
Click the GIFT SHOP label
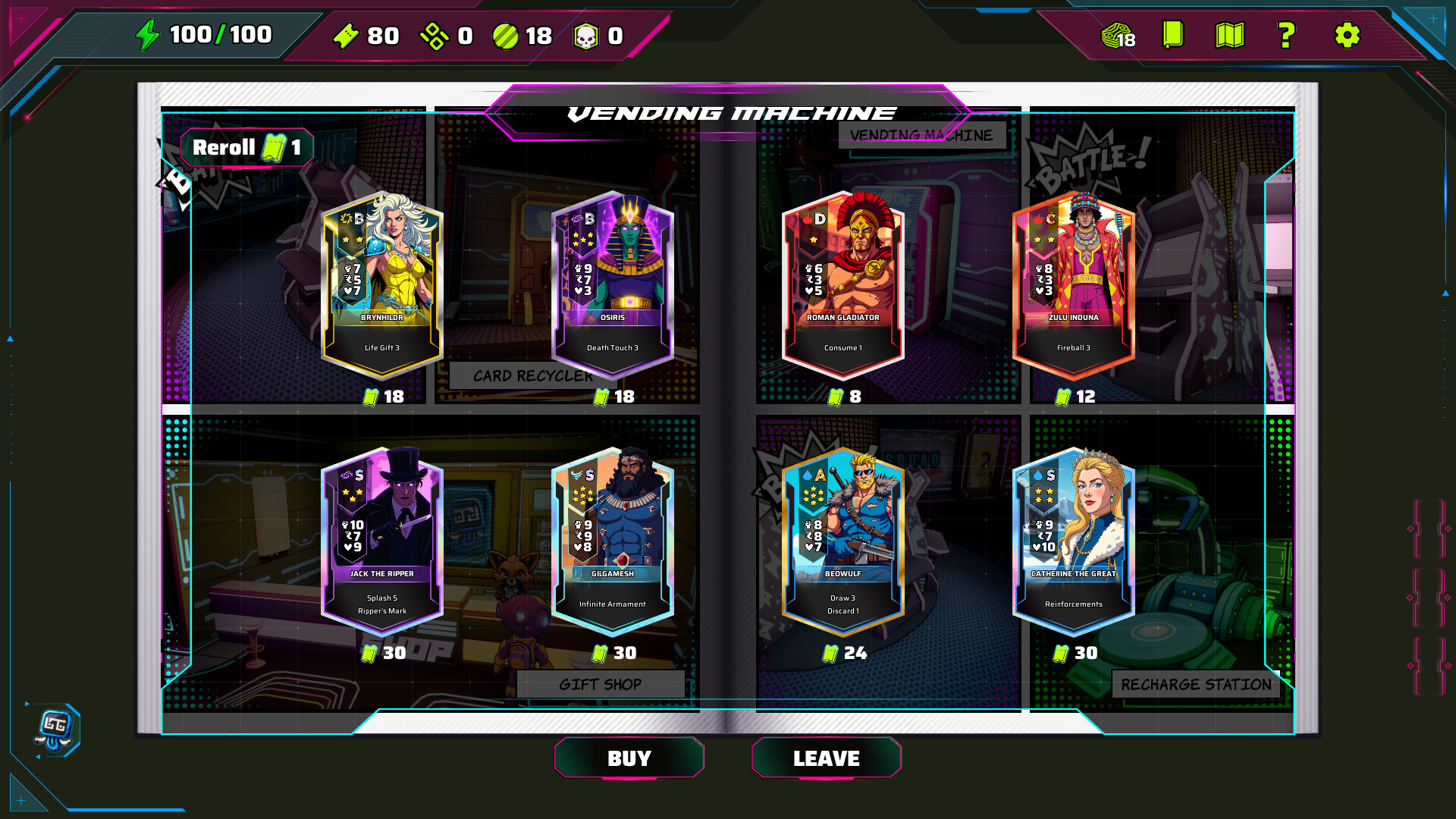[x=600, y=683]
